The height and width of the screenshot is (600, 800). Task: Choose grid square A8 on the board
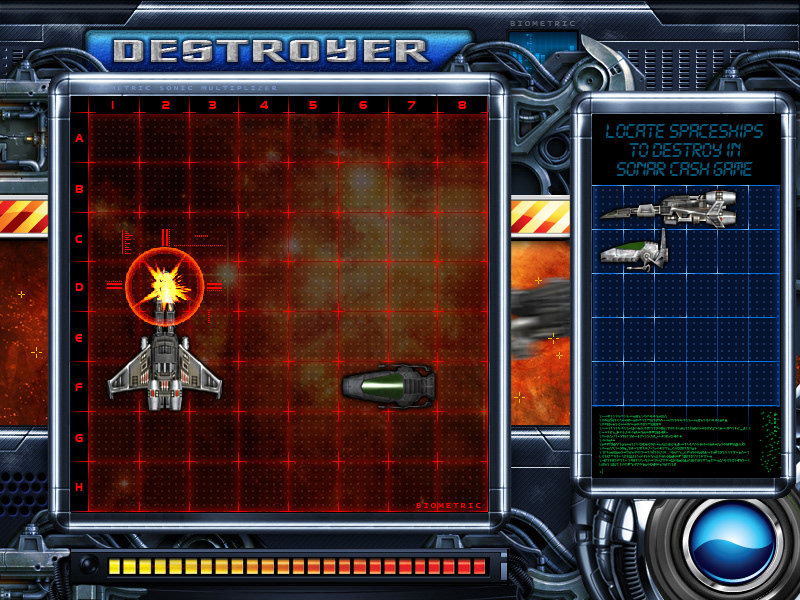(462, 138)
